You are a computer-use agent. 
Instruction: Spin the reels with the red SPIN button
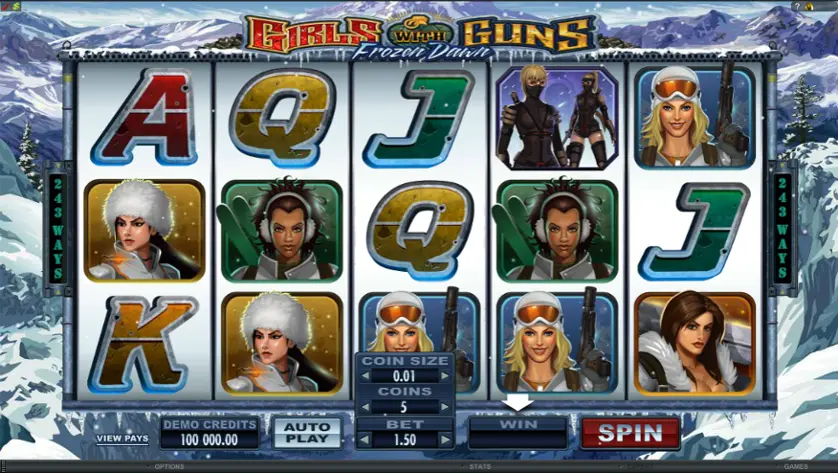click(630, 433)
